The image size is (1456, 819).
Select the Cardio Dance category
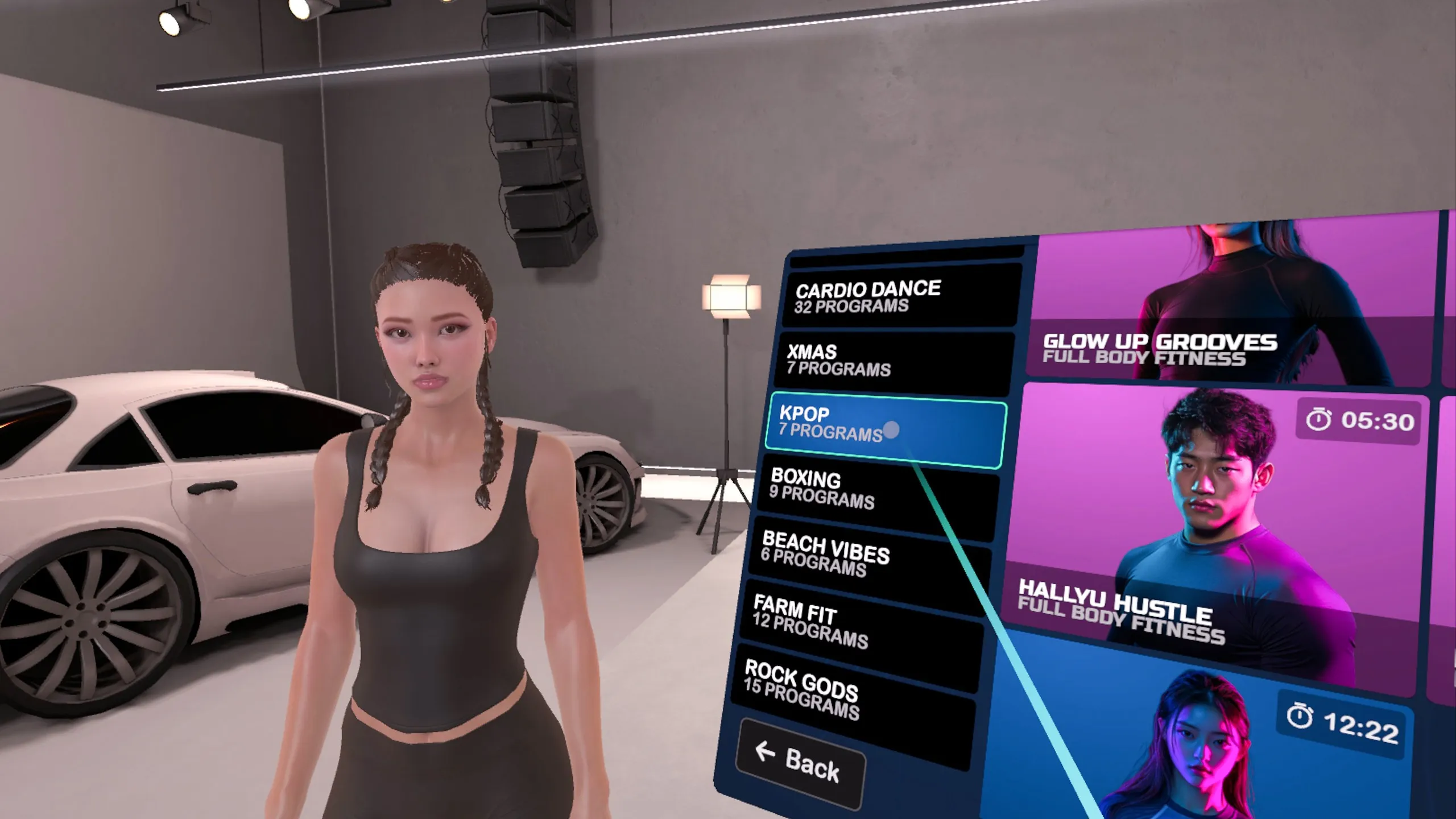click(x=901, y=297)
